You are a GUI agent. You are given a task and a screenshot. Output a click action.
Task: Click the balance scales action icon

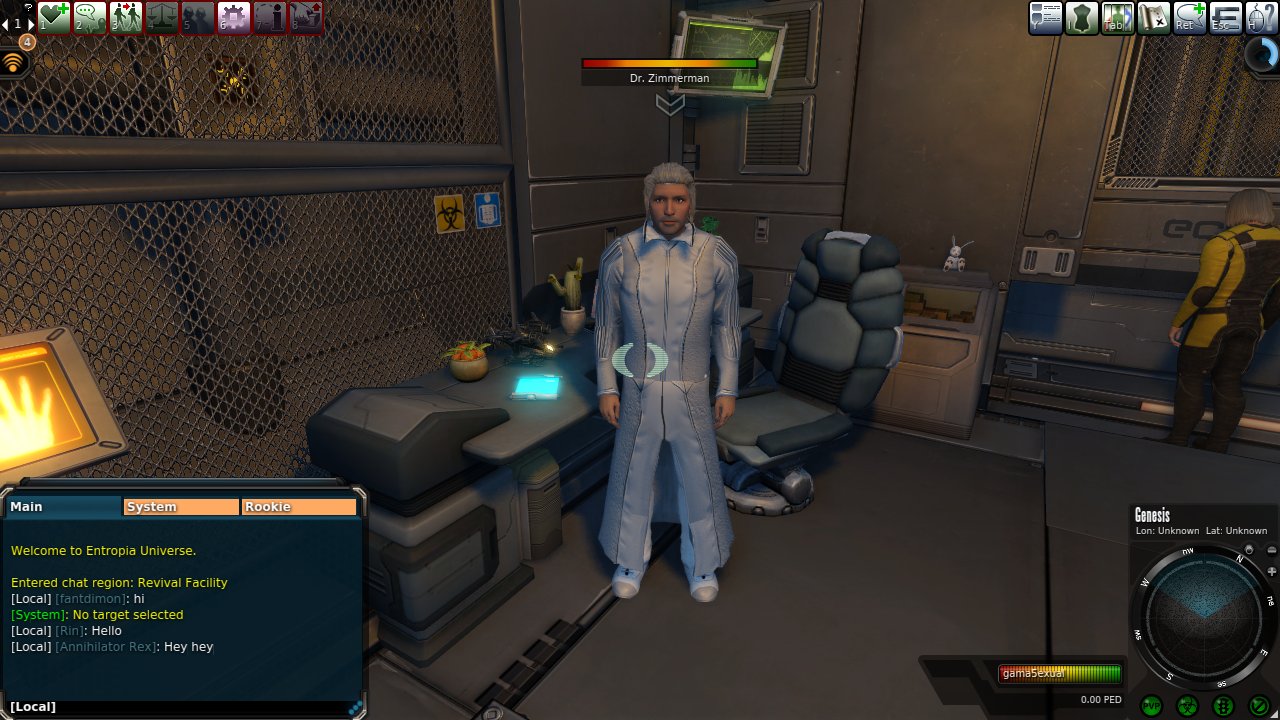162,17
